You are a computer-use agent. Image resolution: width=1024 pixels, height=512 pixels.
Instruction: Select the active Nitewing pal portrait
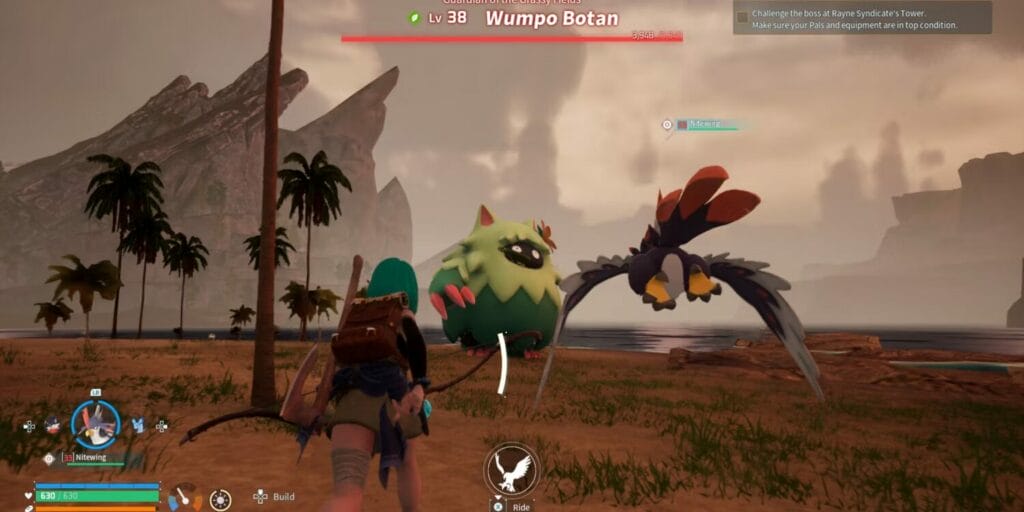[96, 424]
